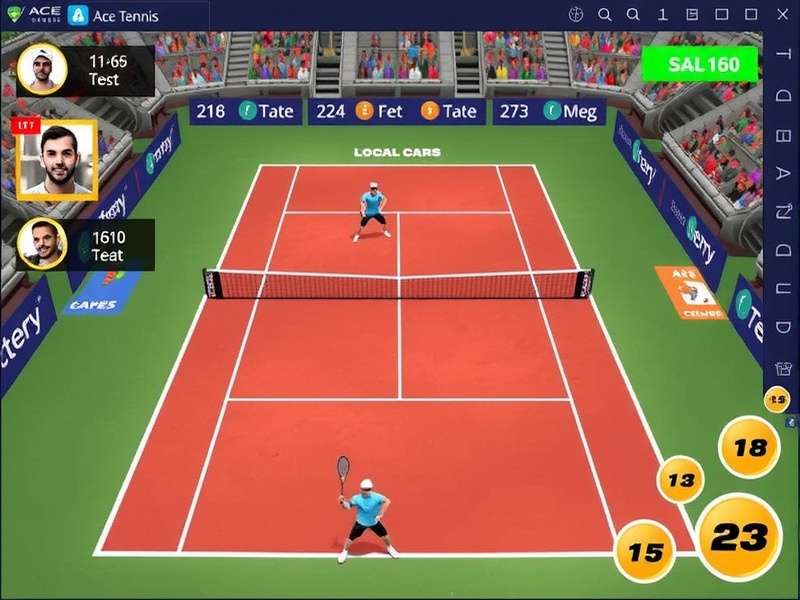This screenshot has height=600, width=800.
Task: Select the yellow 18 shot button
Action: pyautogui.click(x=749, y=447)
